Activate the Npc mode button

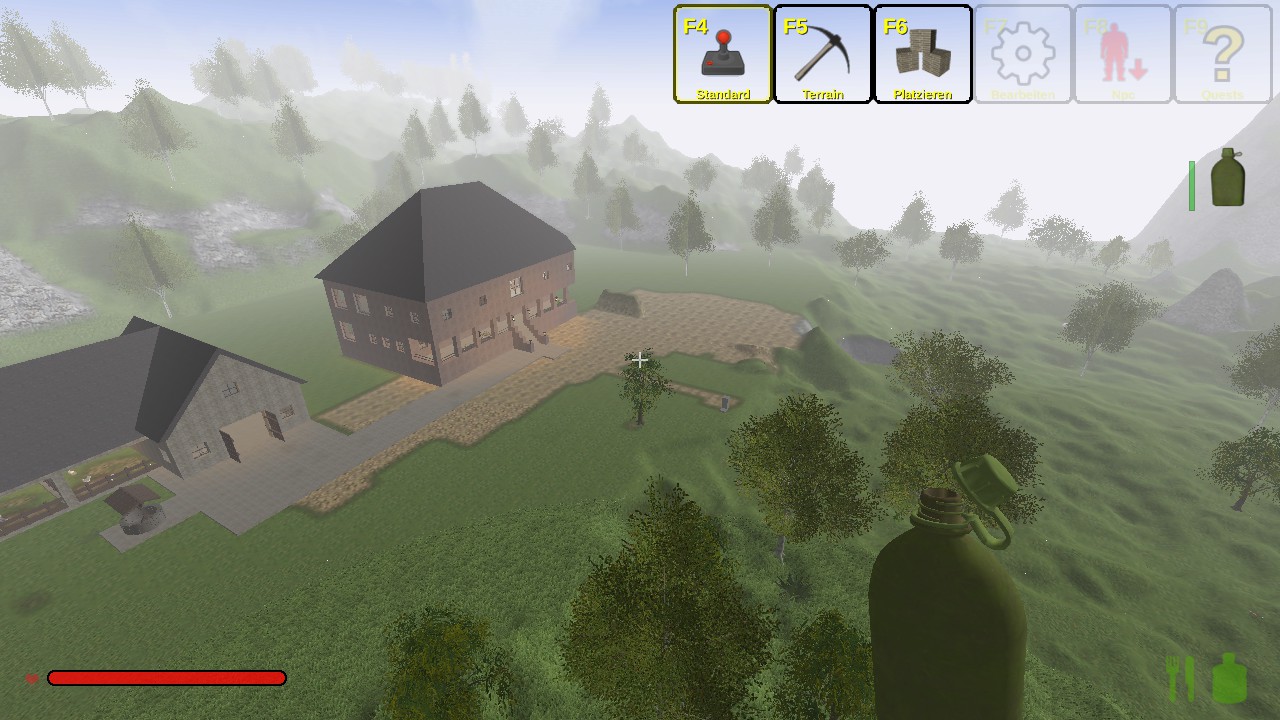(1123, 54)
